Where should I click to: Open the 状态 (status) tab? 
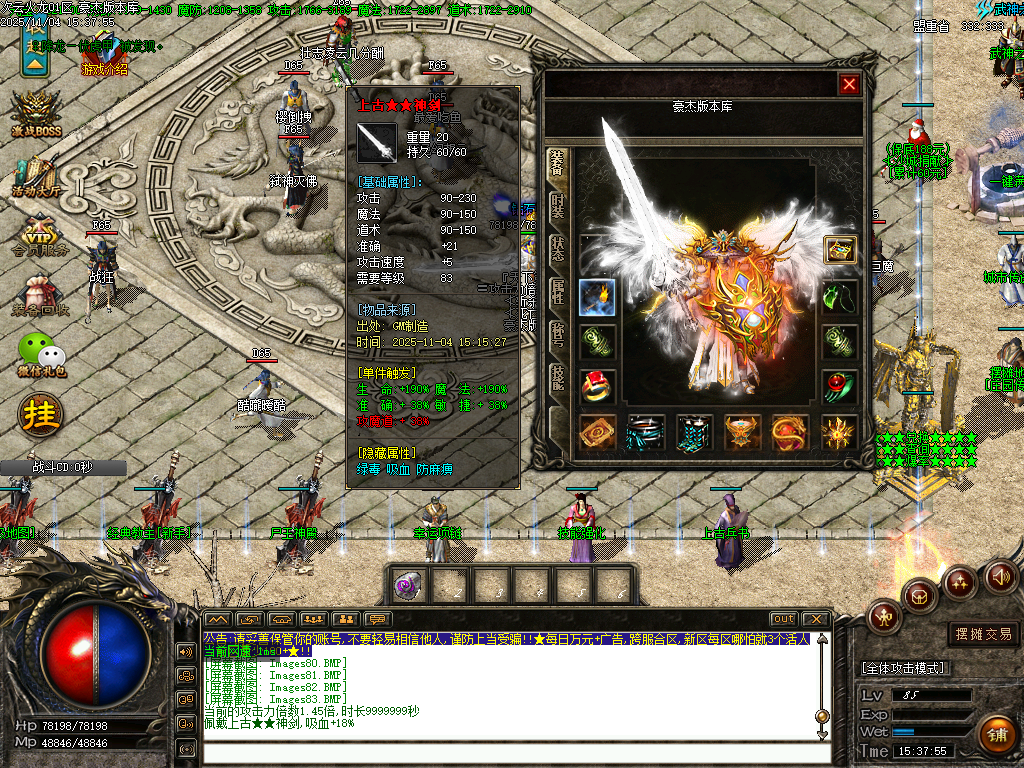tap(558, 252)
